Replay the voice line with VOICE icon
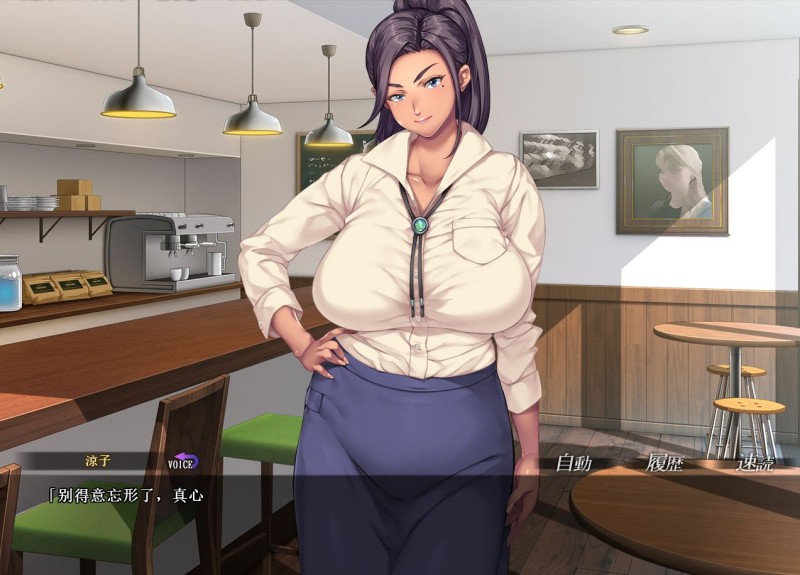800x575 pixels. pos(182,462)
